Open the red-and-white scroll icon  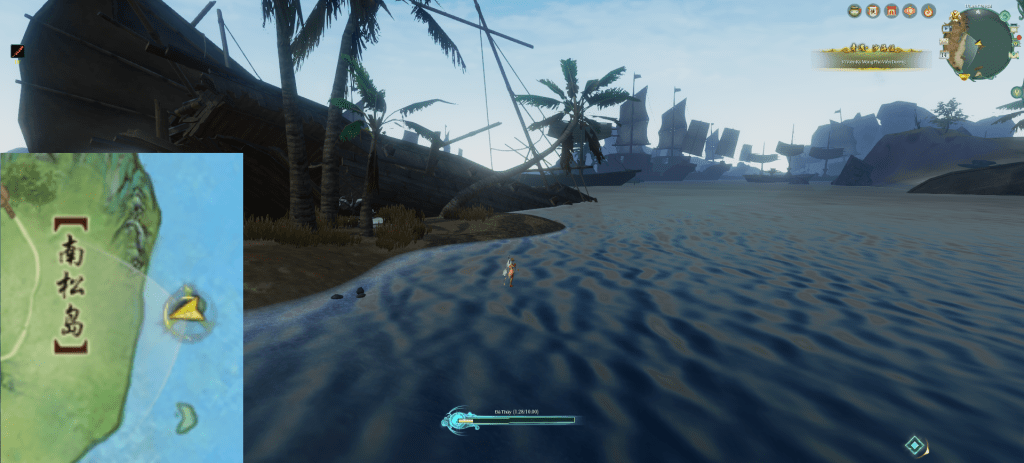coord(873,11)
